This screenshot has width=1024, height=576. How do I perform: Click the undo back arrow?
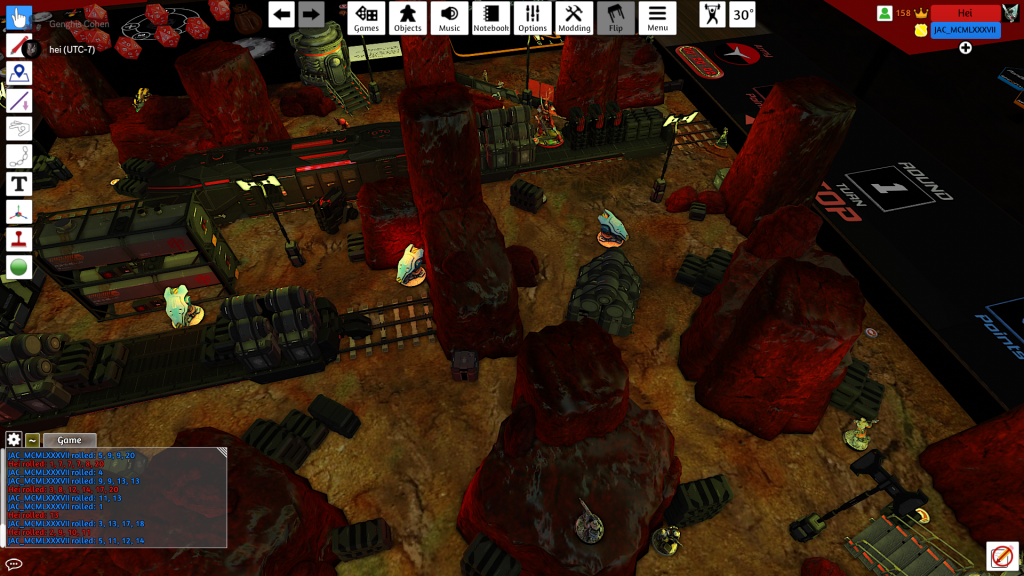tap(282, 14)
